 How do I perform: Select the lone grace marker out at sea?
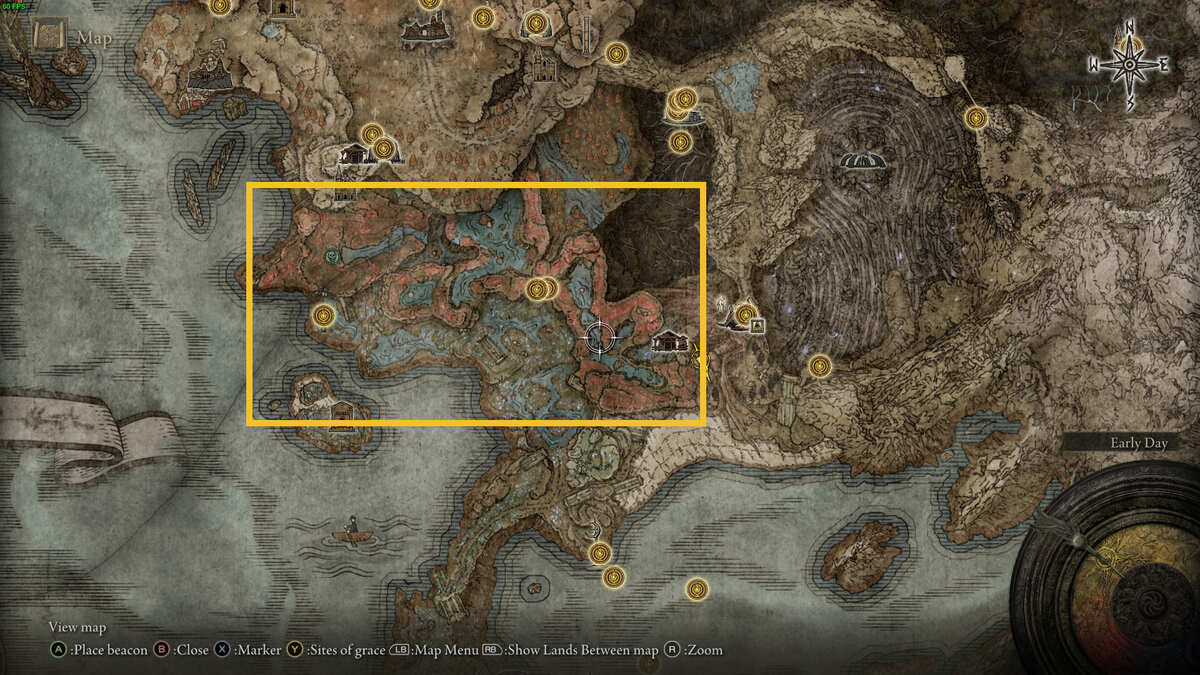point(697,589)
